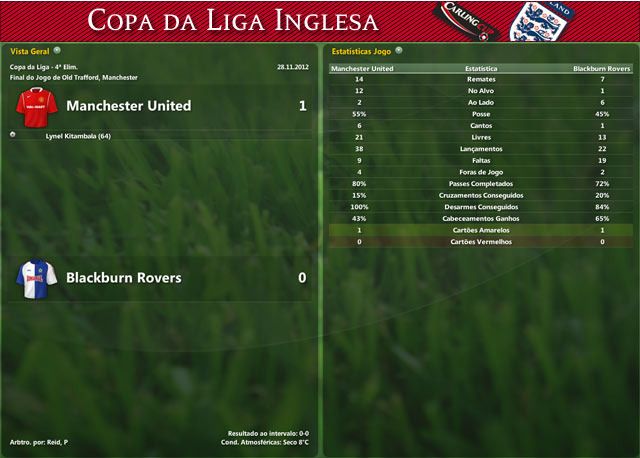
Task: Click the Manchester United red kit icon
Action: point(36,106)
